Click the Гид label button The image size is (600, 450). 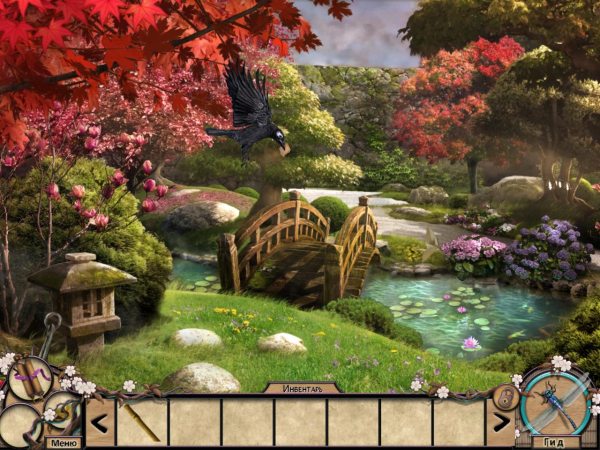(x=555, y=442)
